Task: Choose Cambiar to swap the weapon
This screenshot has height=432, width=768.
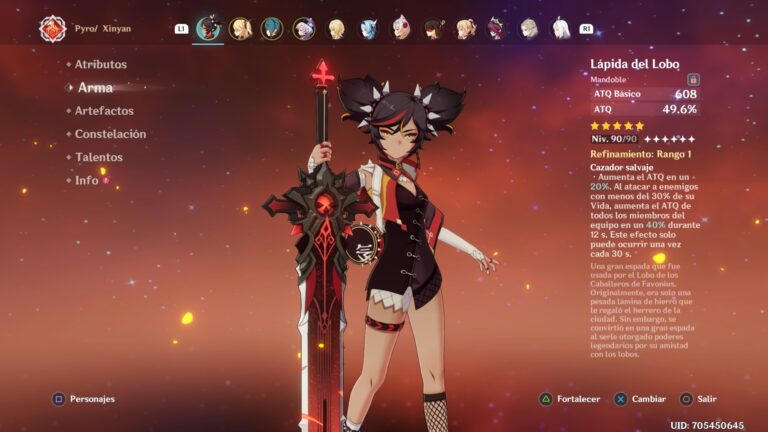Action: [x=640, y=399]
